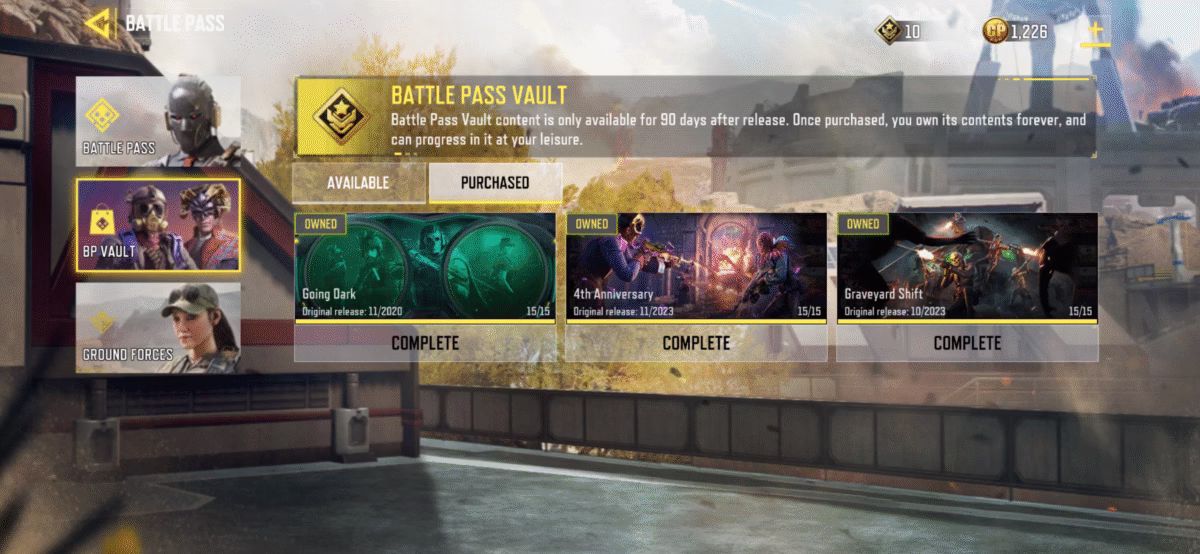Select the 4th Anniversary battle pass card
1200x554 pixels.
[x=696, y=267]
